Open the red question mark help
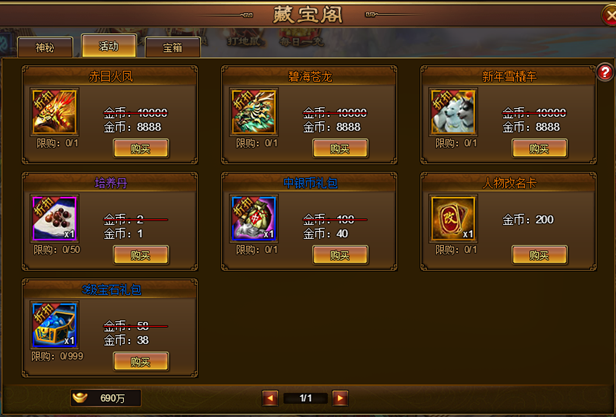 coord(605,73)
